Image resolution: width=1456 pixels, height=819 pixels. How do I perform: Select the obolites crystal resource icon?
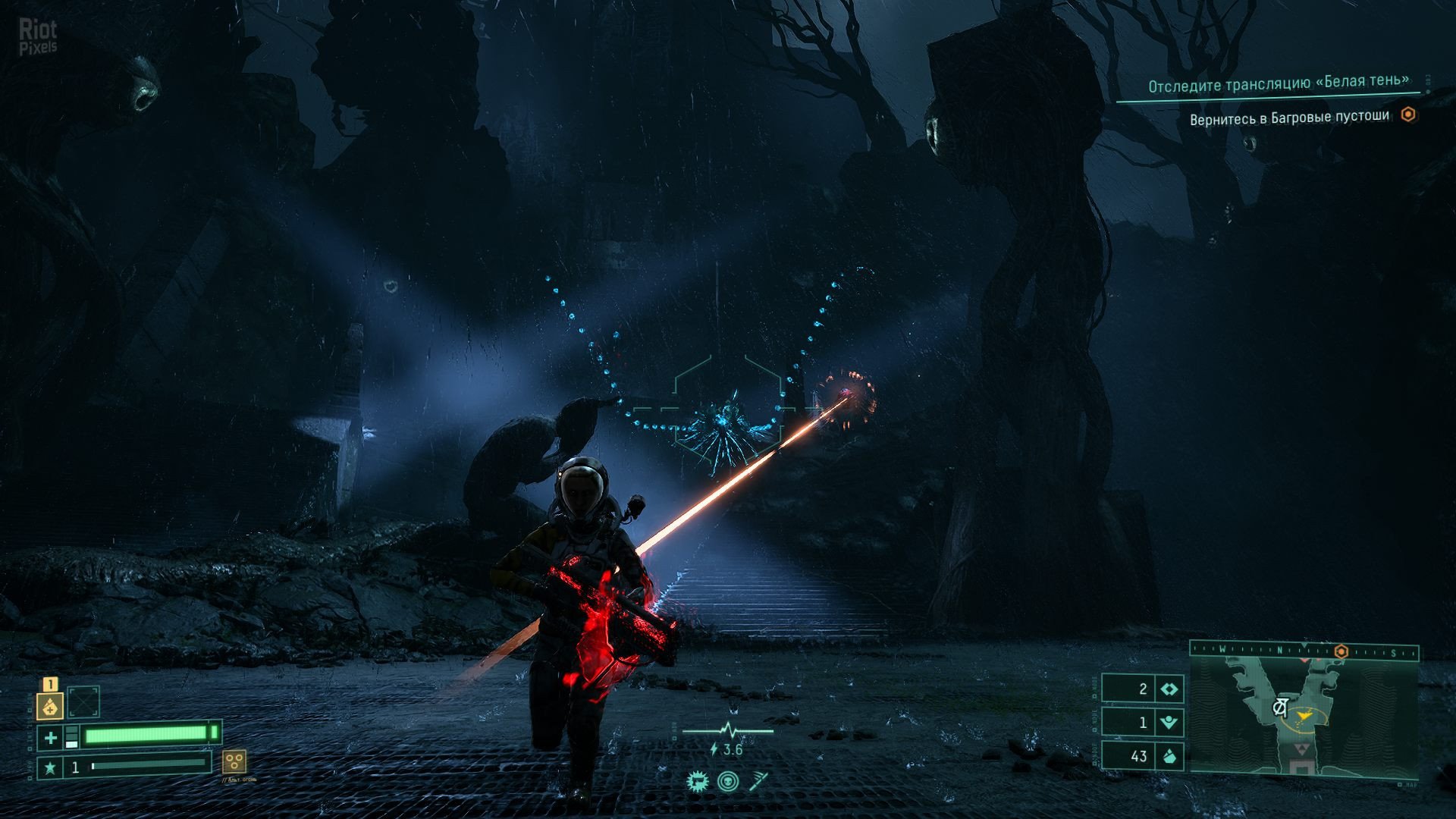(x=1169, y=756)
